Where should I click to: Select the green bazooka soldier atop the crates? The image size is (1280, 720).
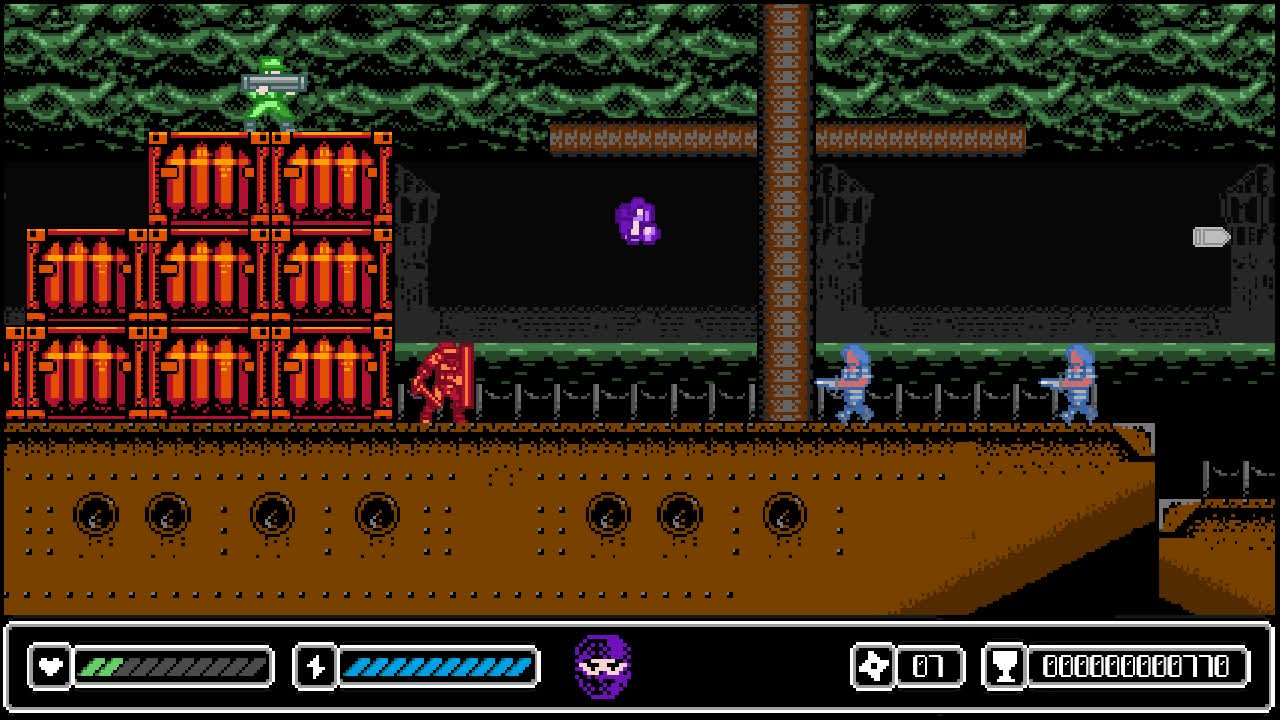tap(268, 95)
